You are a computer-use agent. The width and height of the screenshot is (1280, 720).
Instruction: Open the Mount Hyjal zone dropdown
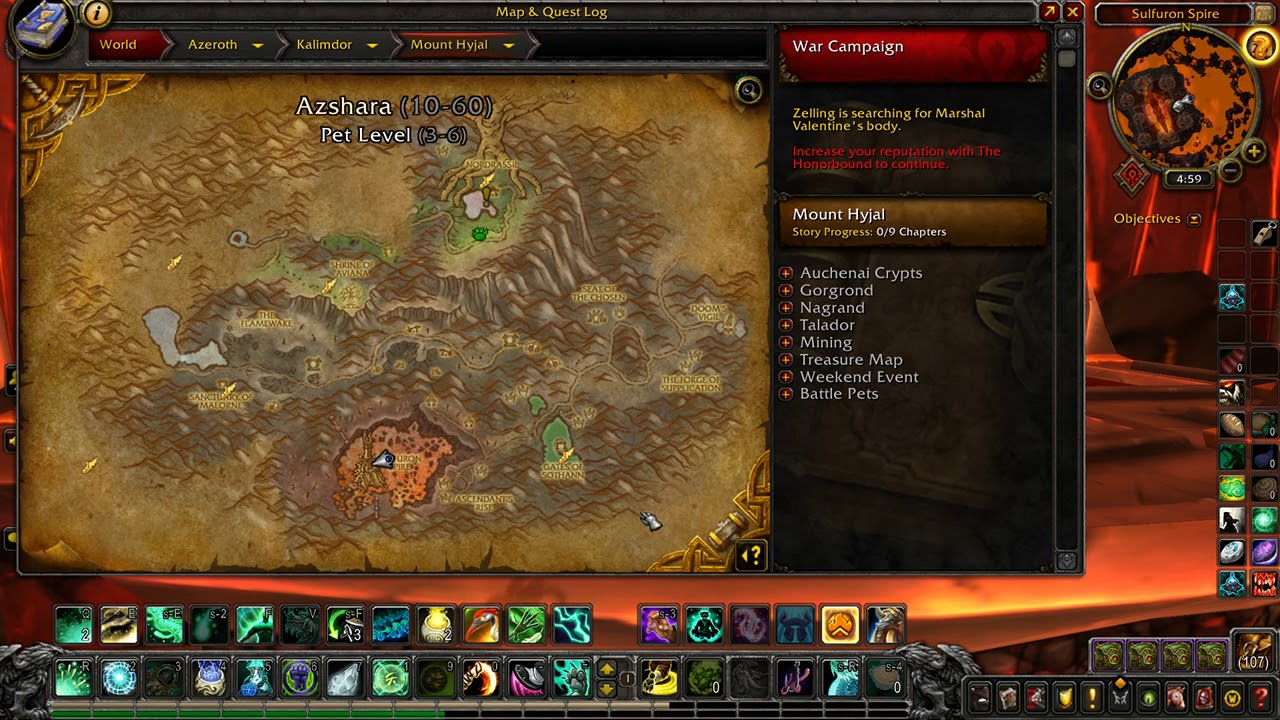508,45
